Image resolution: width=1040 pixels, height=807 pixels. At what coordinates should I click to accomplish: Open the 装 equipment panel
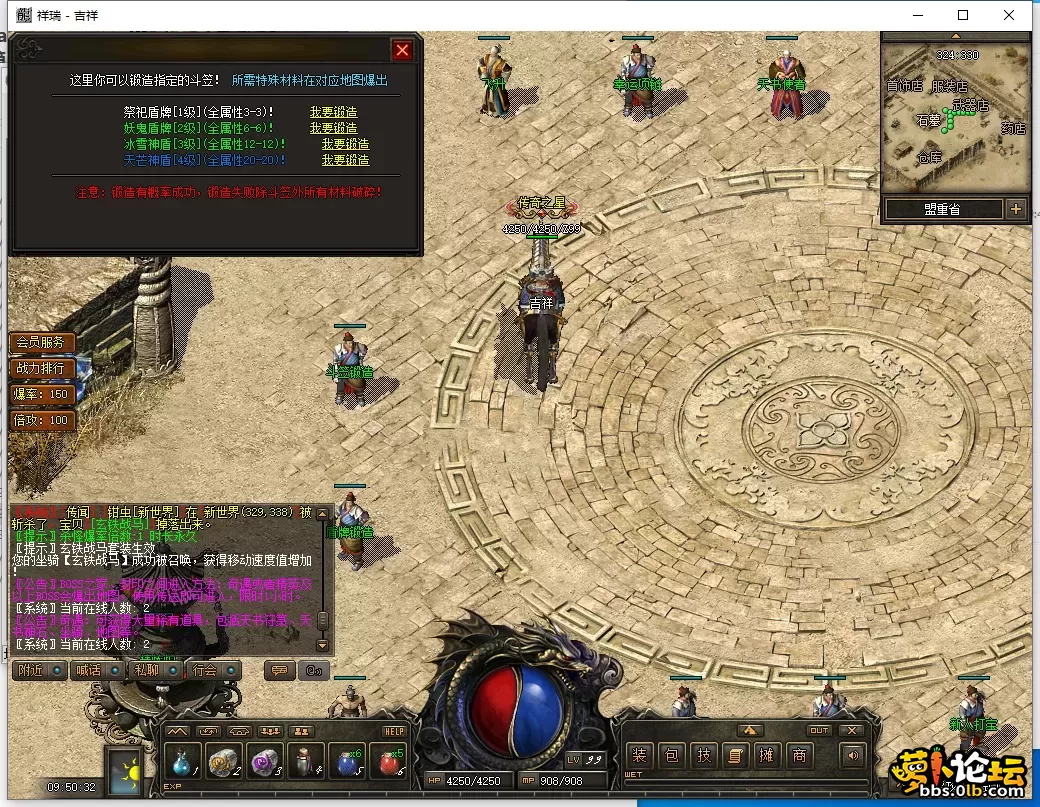coord(639,756)
